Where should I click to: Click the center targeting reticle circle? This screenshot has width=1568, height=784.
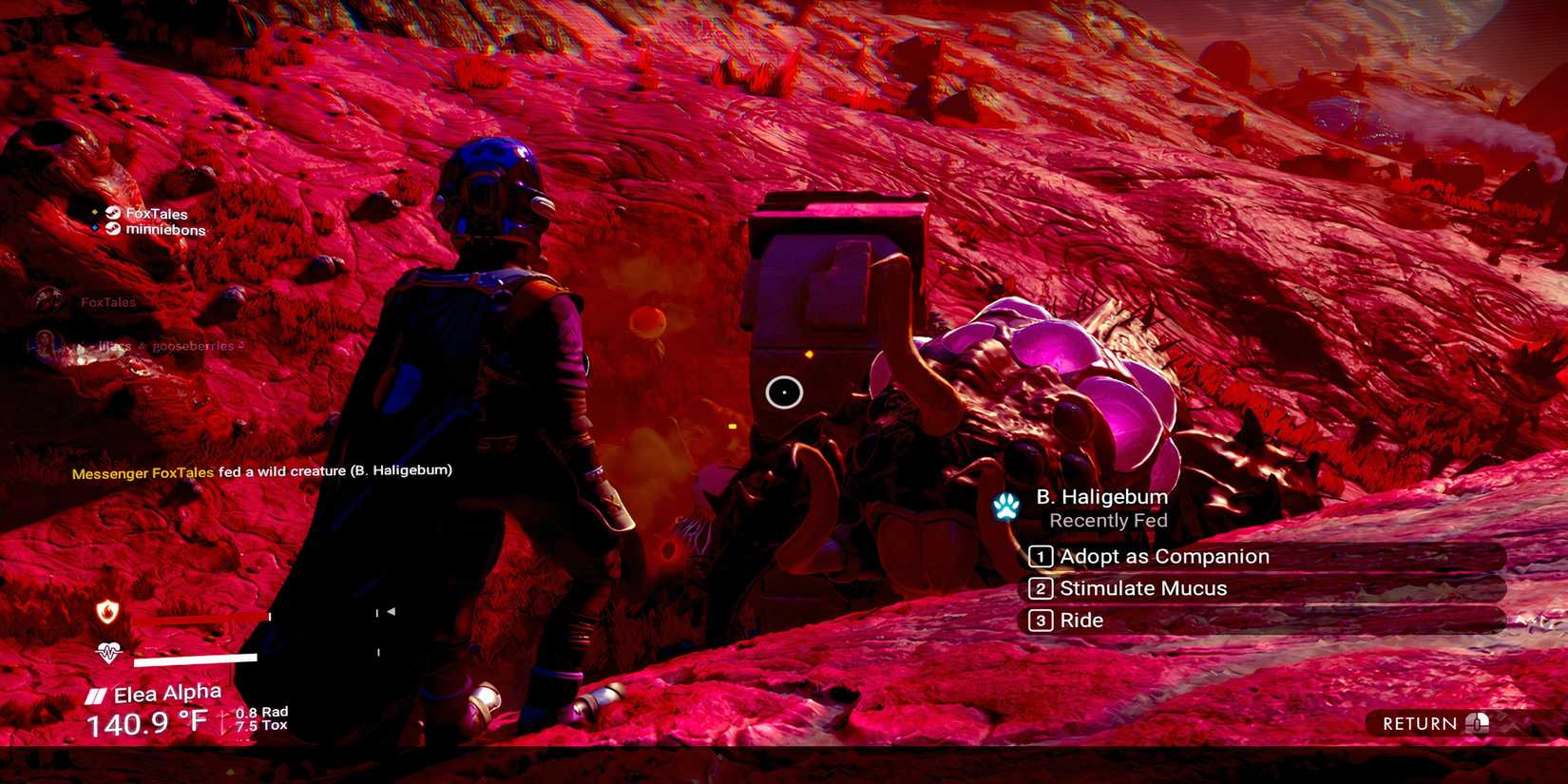[x=783, y=391]
